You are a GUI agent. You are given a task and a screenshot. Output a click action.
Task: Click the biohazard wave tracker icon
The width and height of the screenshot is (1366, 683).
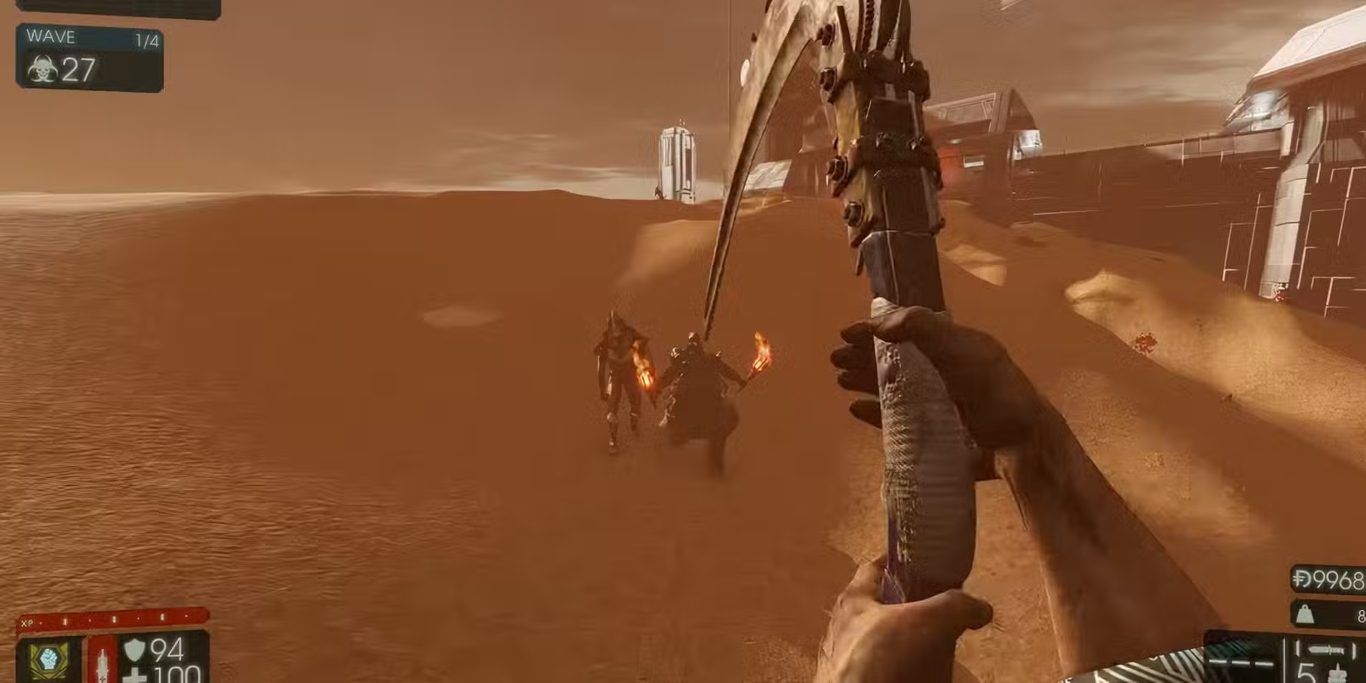(42, 69)
